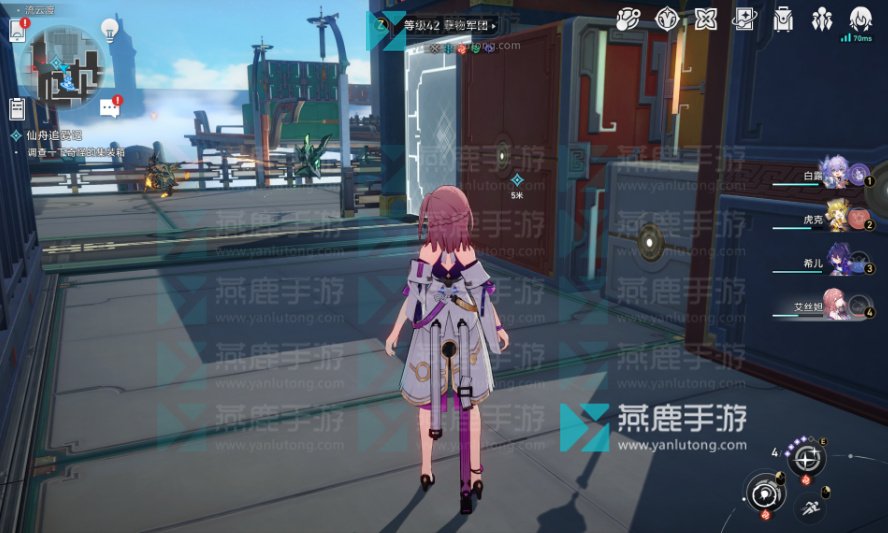Tap the lightbulb hint icon
Viewport: 888px width, 533px height.
coord(110,29)
